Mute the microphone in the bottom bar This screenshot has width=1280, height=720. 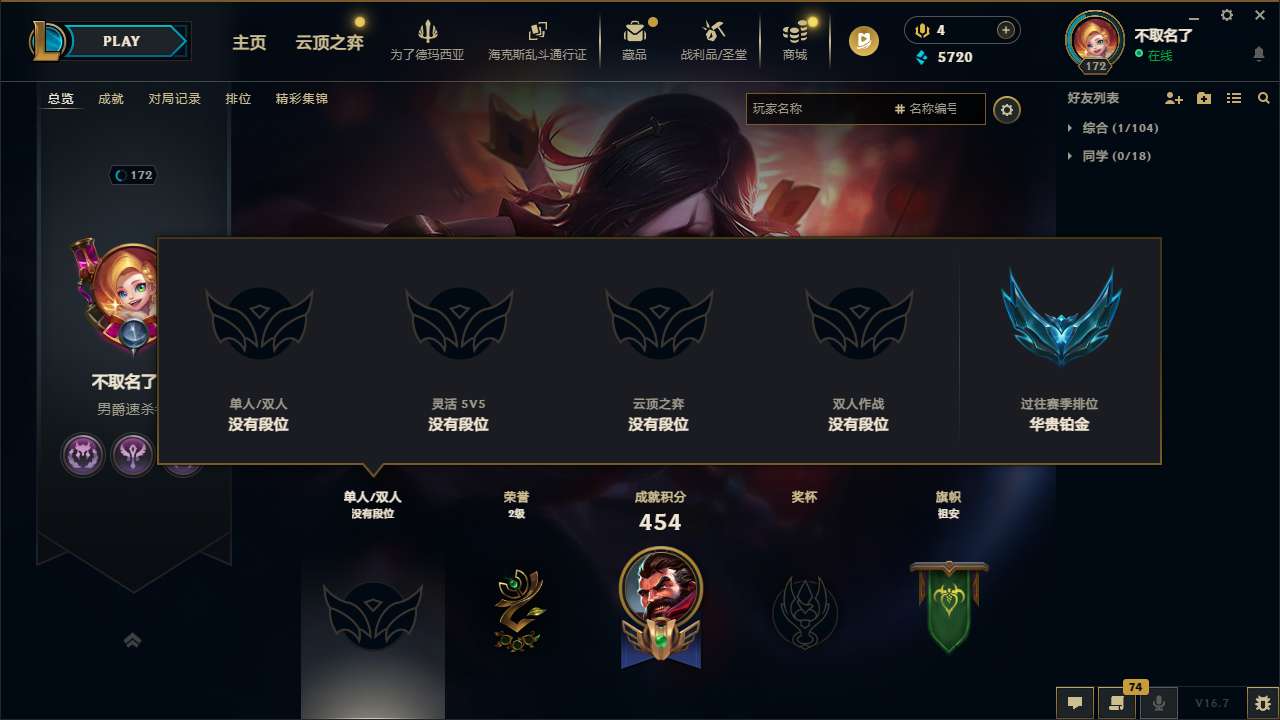pyautogui.click(x=1158, y=703)
